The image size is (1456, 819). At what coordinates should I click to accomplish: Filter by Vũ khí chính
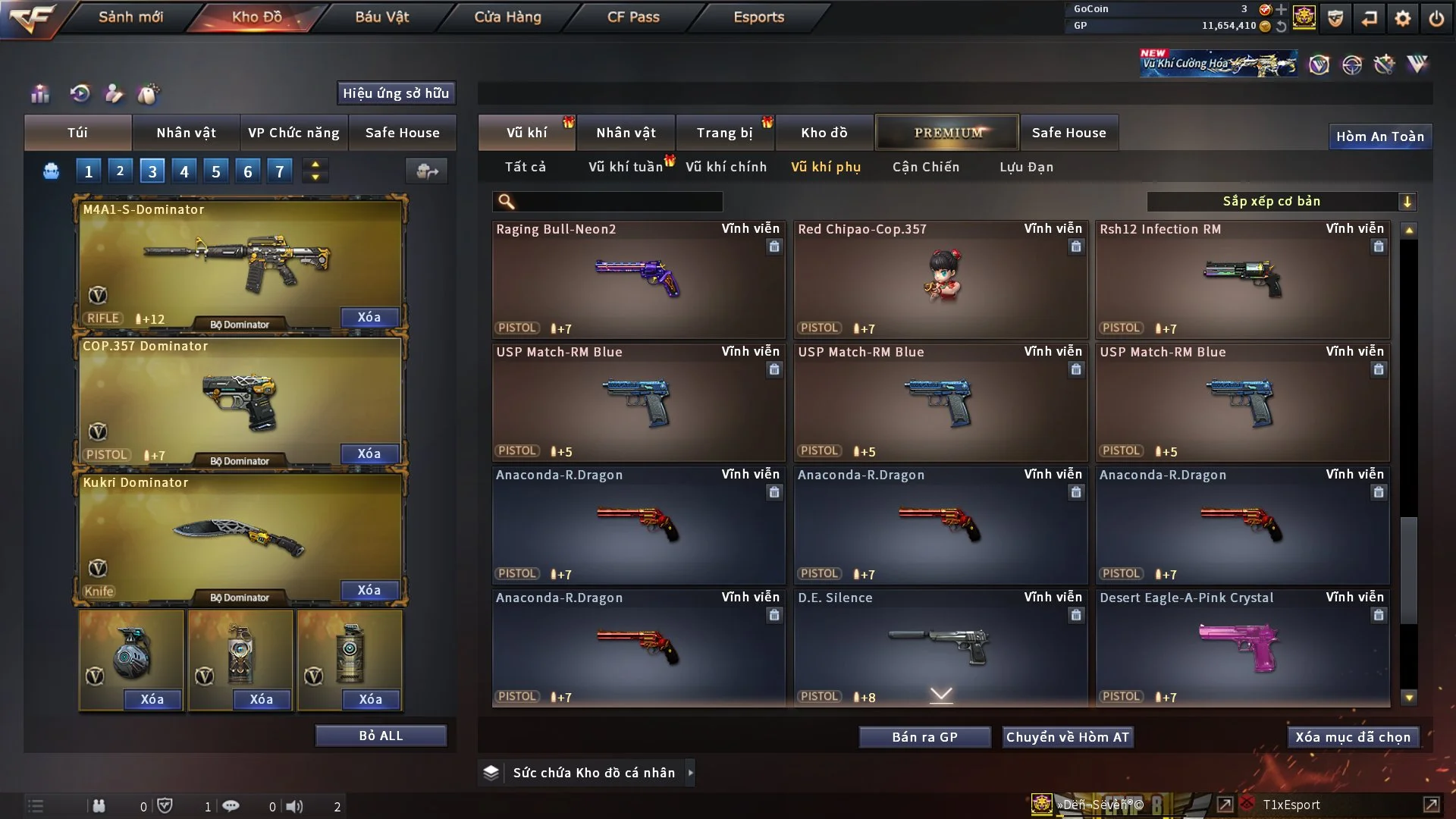(726, 167)
